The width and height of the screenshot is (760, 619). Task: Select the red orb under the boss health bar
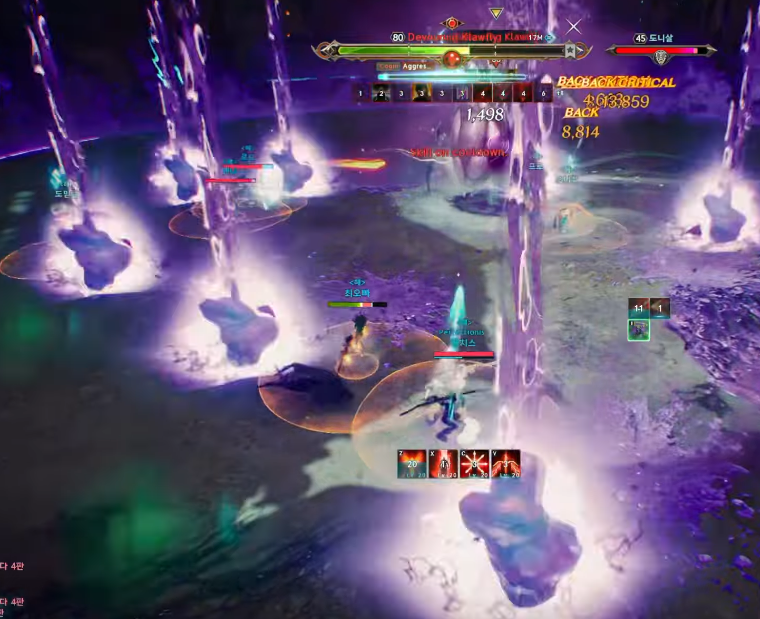pyautogui.click(x=452, y=60)
